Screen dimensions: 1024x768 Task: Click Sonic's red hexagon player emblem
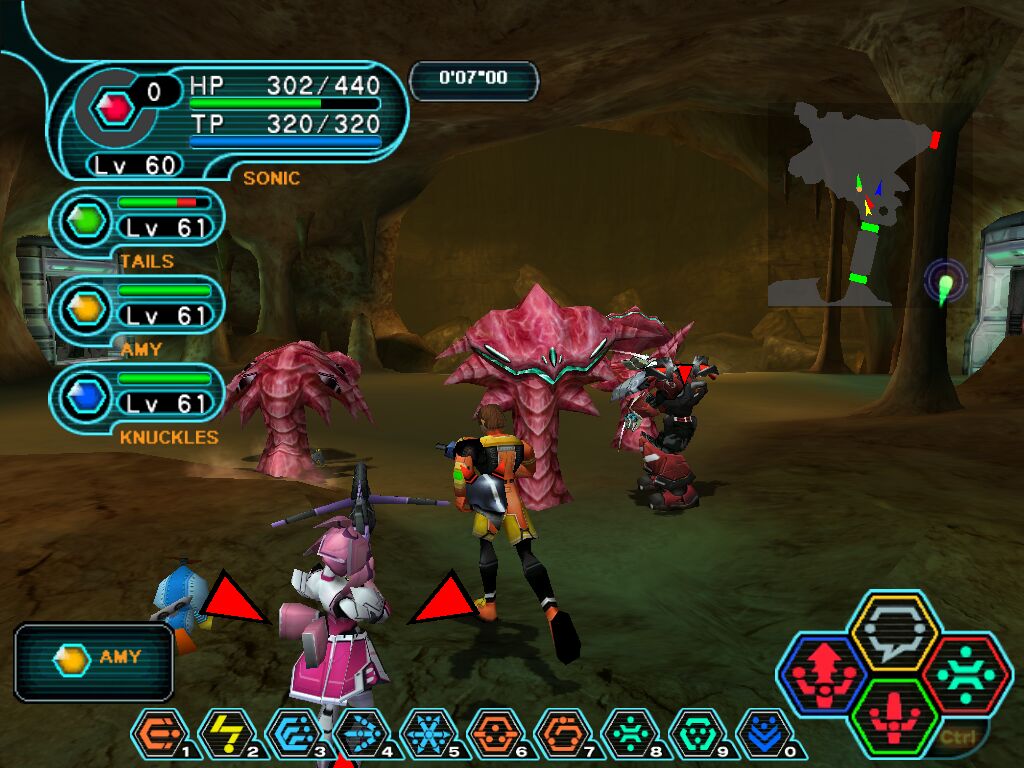click(x=117, y=106)
